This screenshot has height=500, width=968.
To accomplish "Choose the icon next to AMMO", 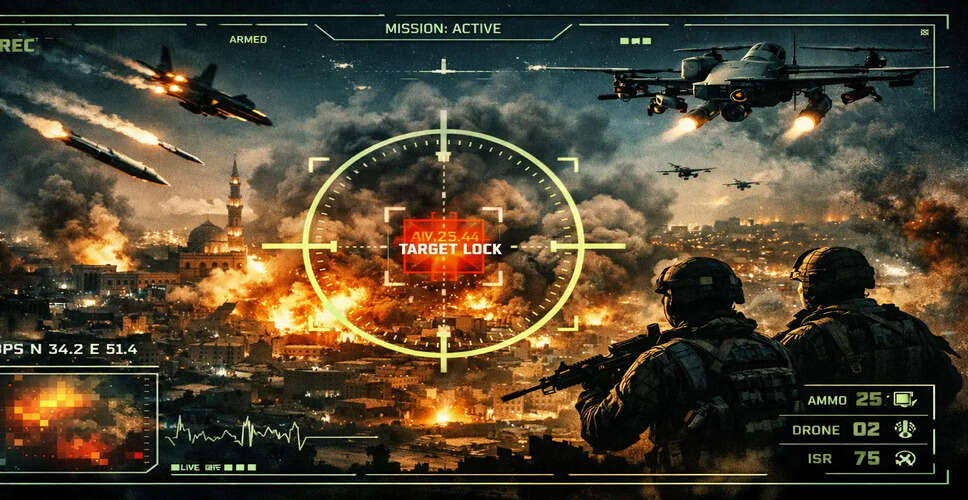I will click(906, 399).
